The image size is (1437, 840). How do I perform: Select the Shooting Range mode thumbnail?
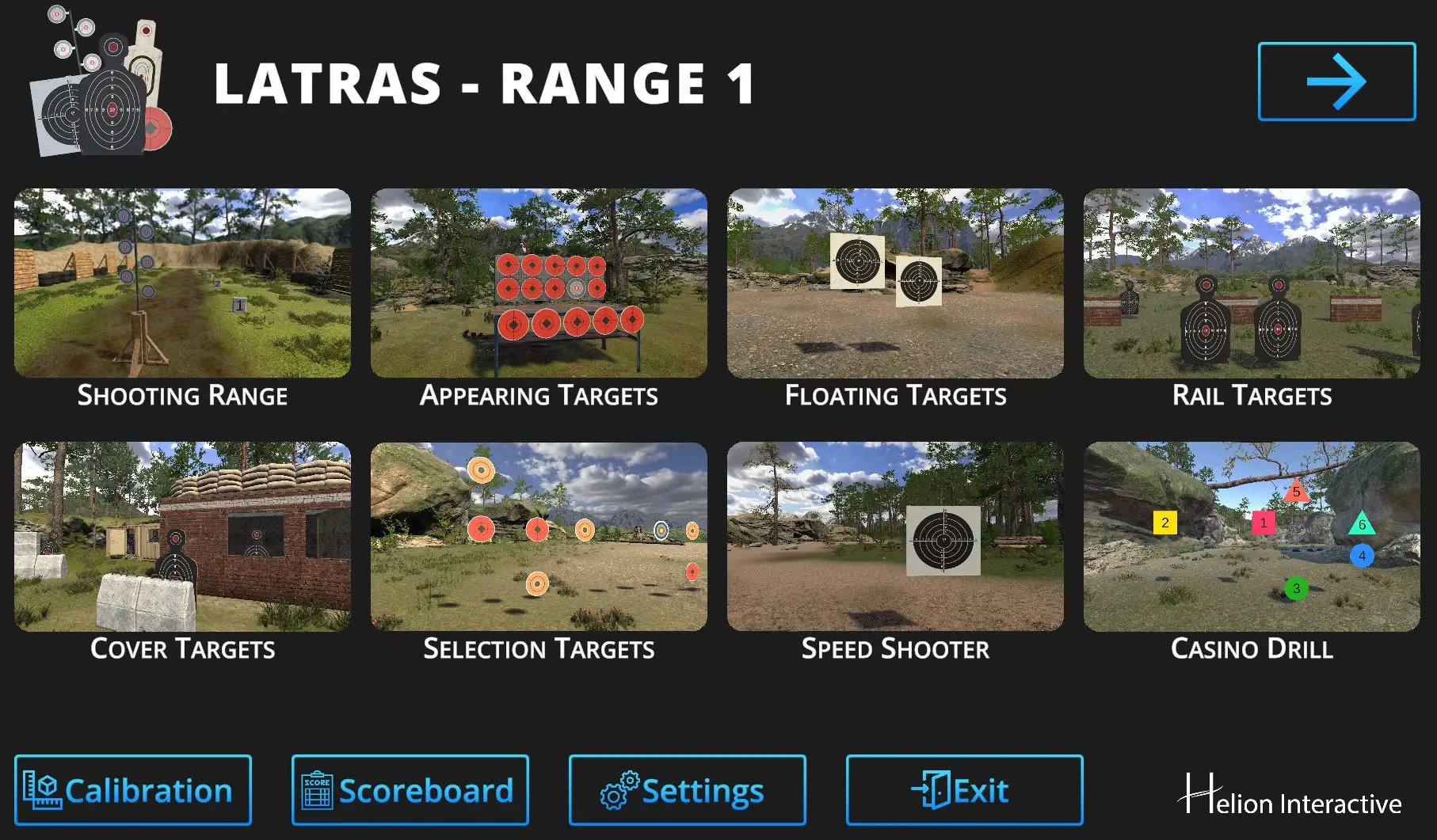(x=182, y=283)
